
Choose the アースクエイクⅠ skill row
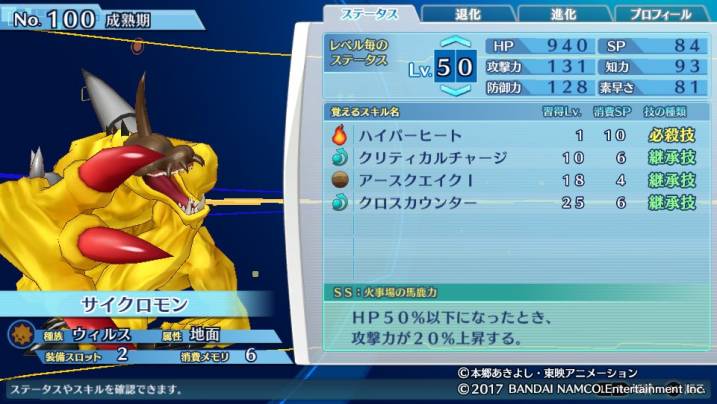tap(513, 180)
